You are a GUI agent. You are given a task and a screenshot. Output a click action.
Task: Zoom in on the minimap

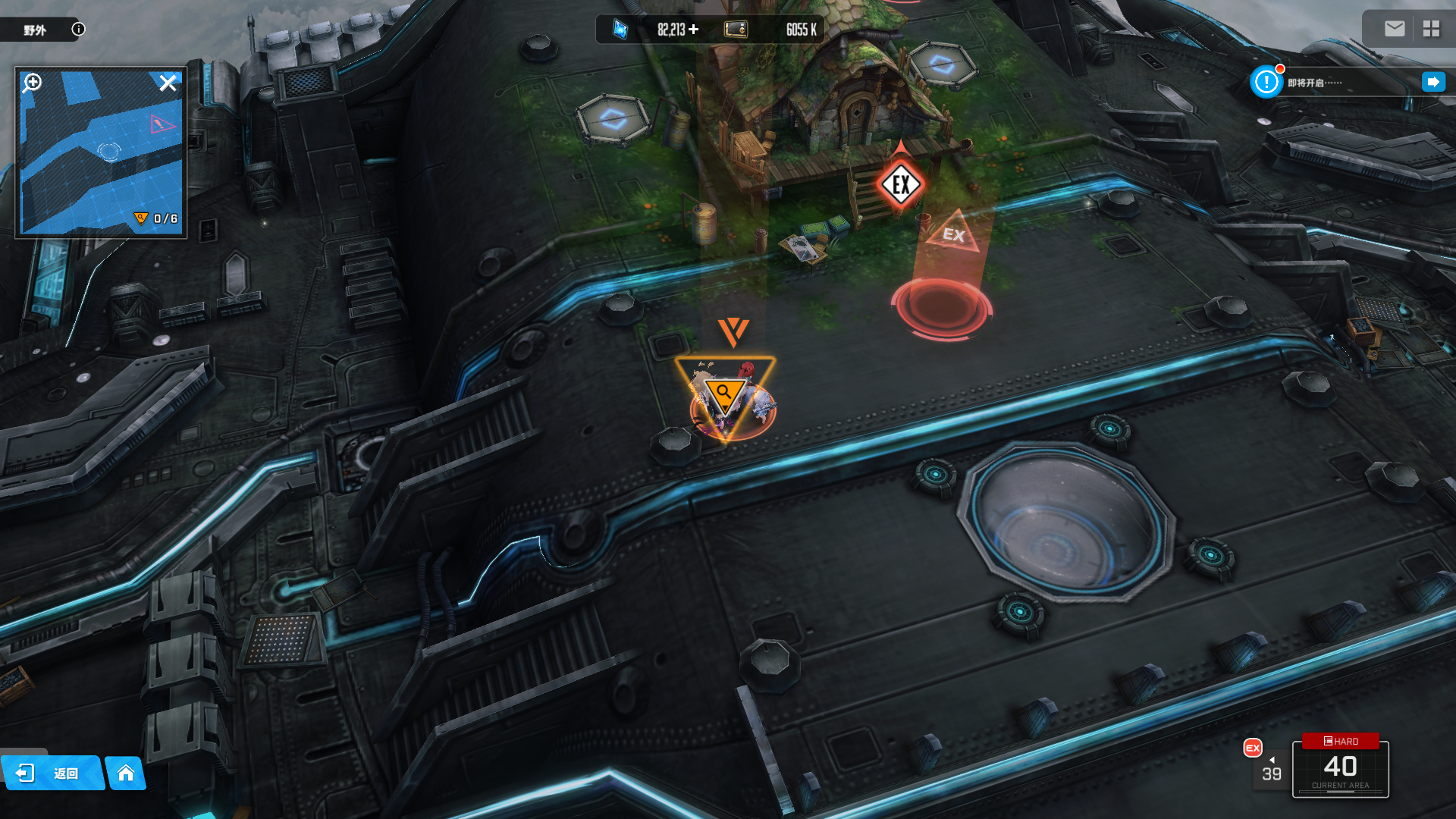(x=32, y=83)
